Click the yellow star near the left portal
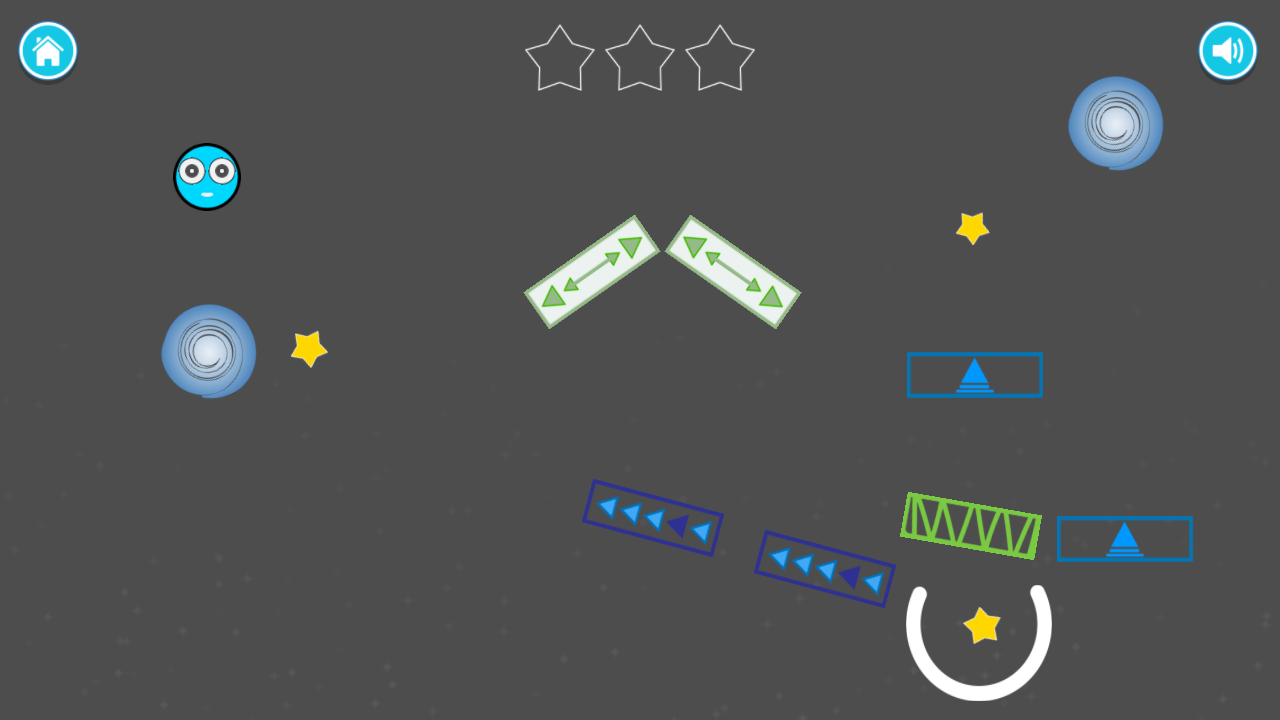Screen dimensions: 1280x720 coord(308,351)
